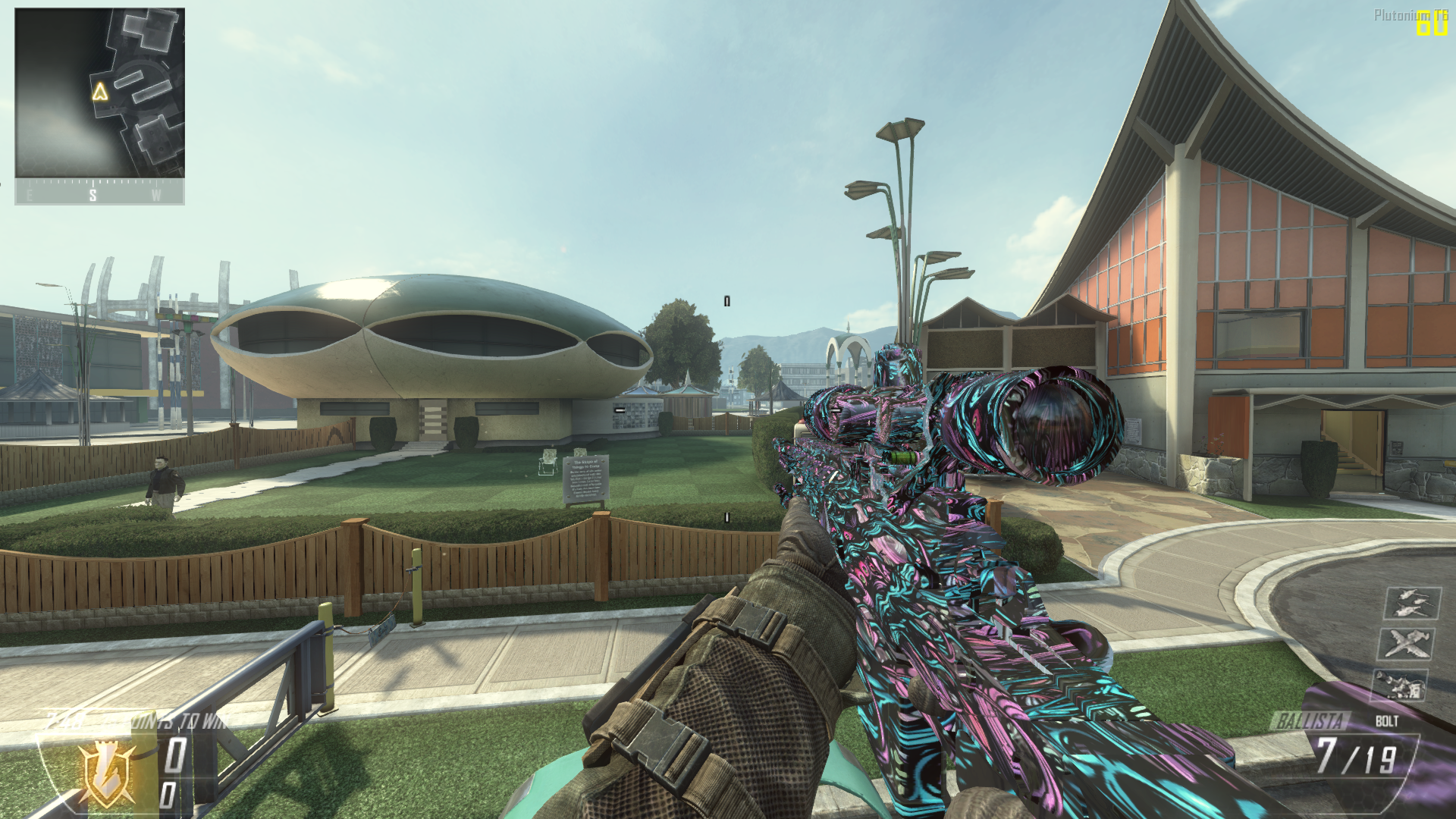The height and width of the screenshot is (819, 1456).
Task: Click the compass strip below the minimap
Action: [x=99, y=193]
